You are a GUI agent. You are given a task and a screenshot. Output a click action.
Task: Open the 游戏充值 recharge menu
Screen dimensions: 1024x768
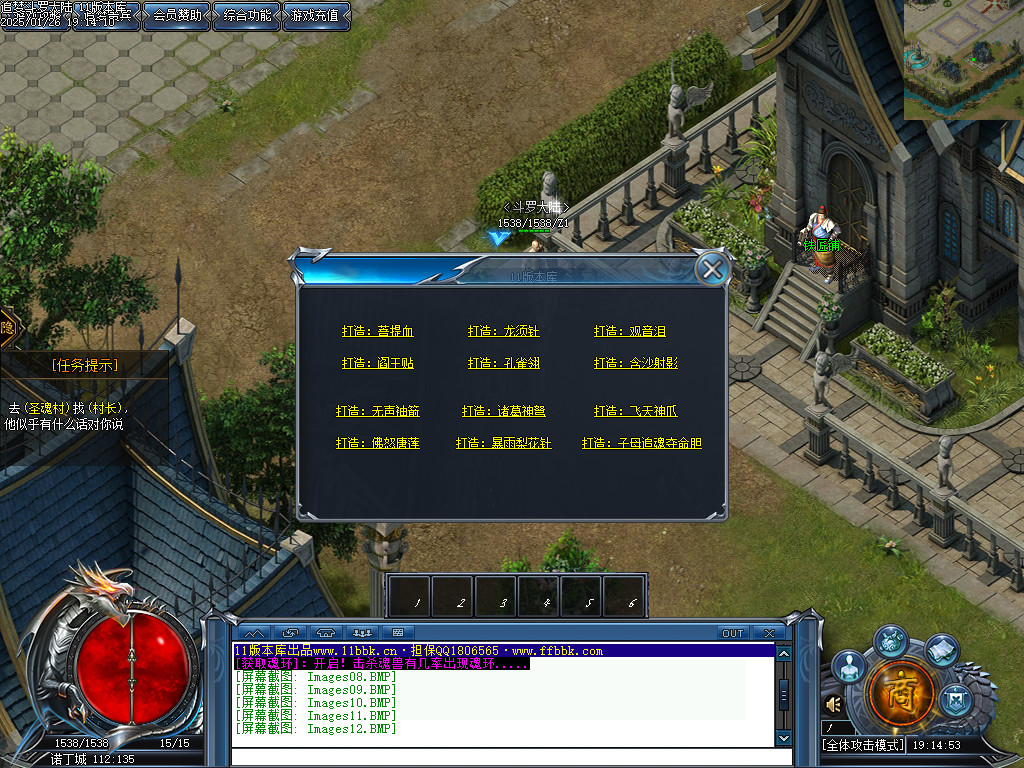pos(317,15)
